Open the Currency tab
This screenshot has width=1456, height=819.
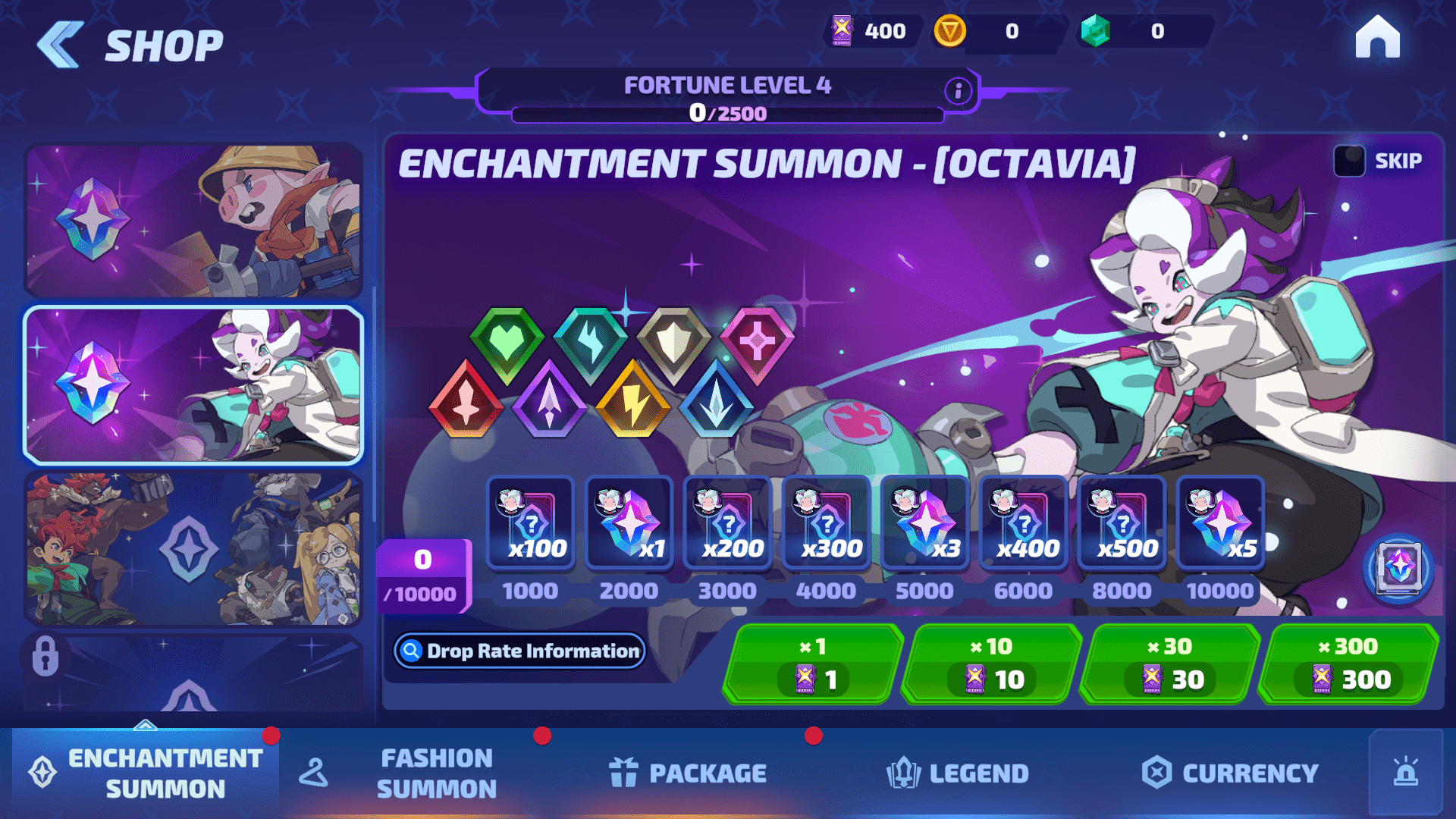1230,773
